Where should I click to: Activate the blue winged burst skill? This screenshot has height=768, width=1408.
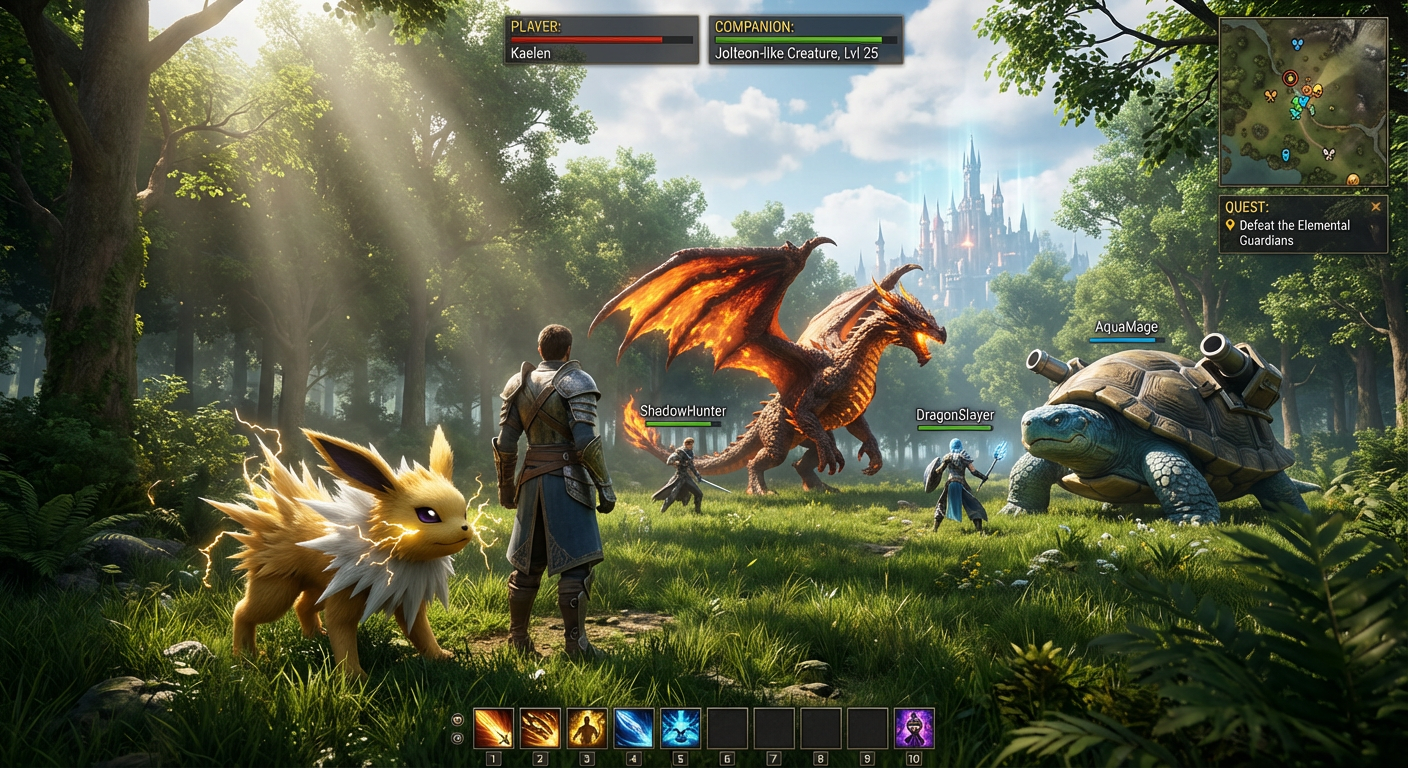pos(680,728)
